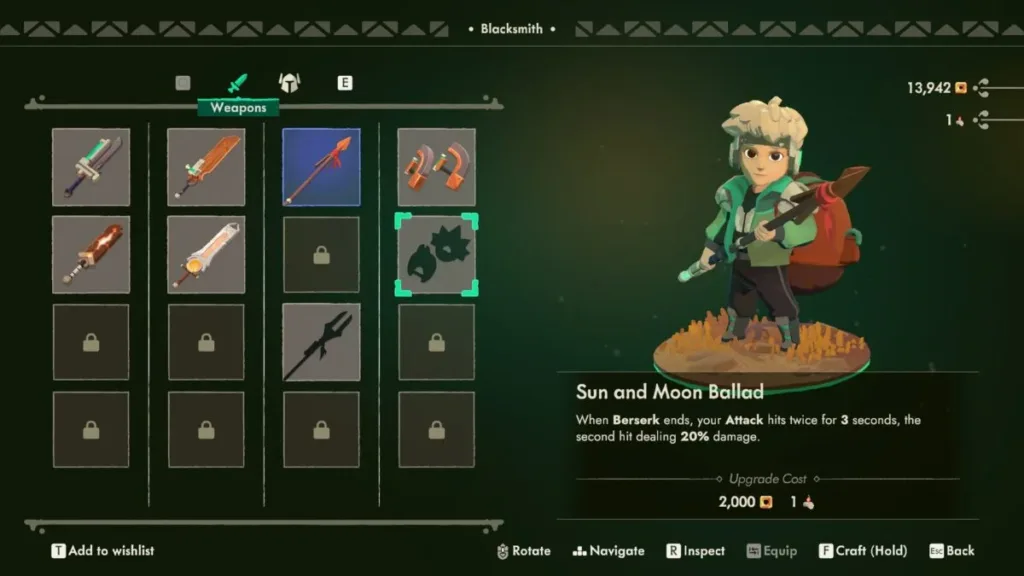Choose the orange-bladed broadsword slot
The image size is (1024, 576).
[x=206, y=167]
